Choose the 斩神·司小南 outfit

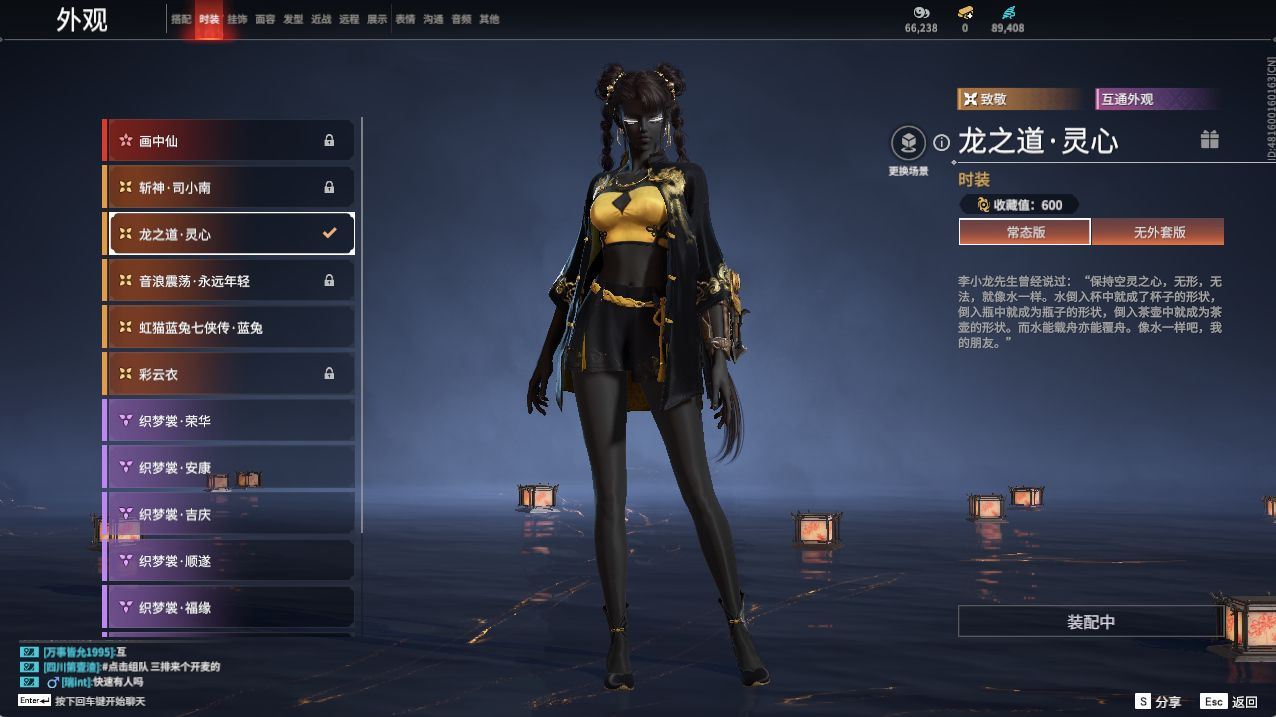coord(229,187)
